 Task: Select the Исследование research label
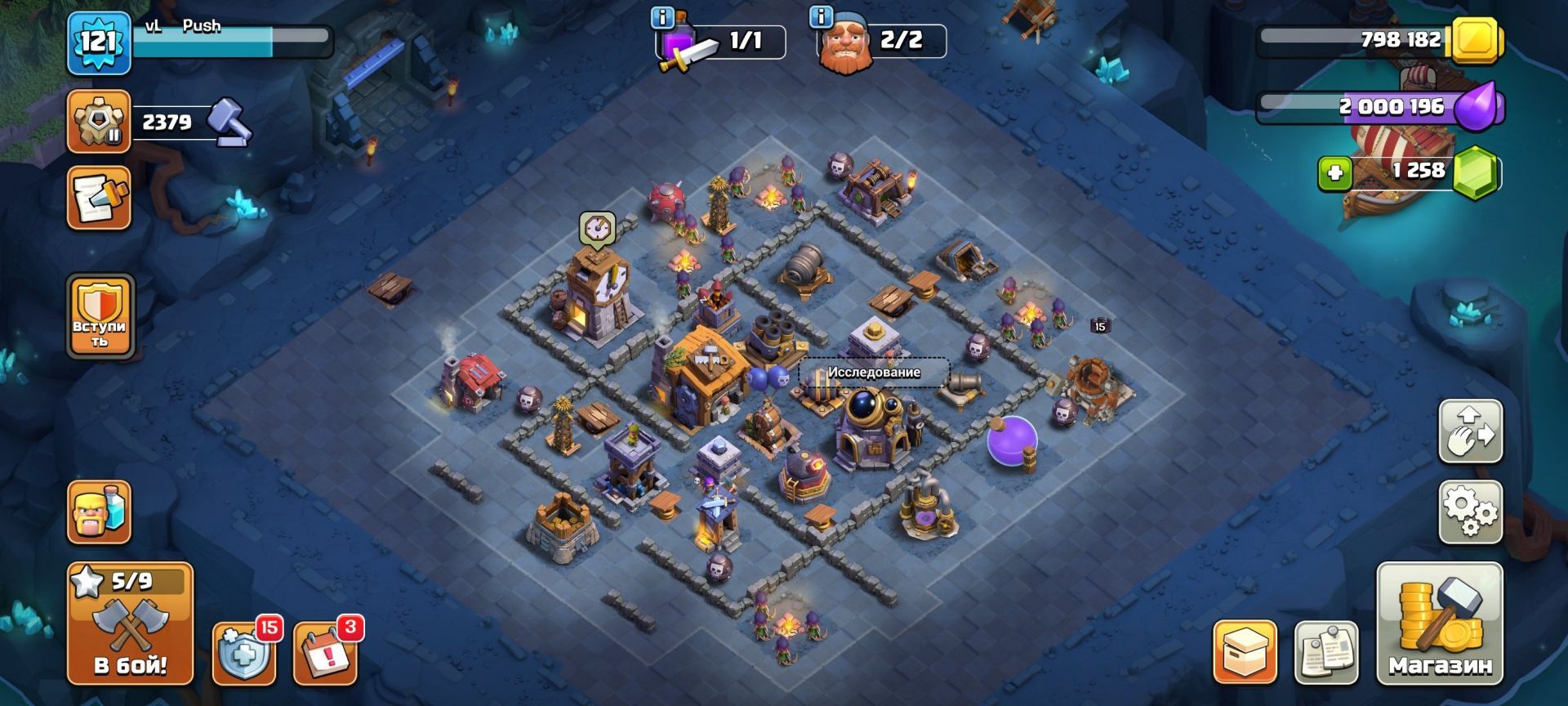[874, 373]
